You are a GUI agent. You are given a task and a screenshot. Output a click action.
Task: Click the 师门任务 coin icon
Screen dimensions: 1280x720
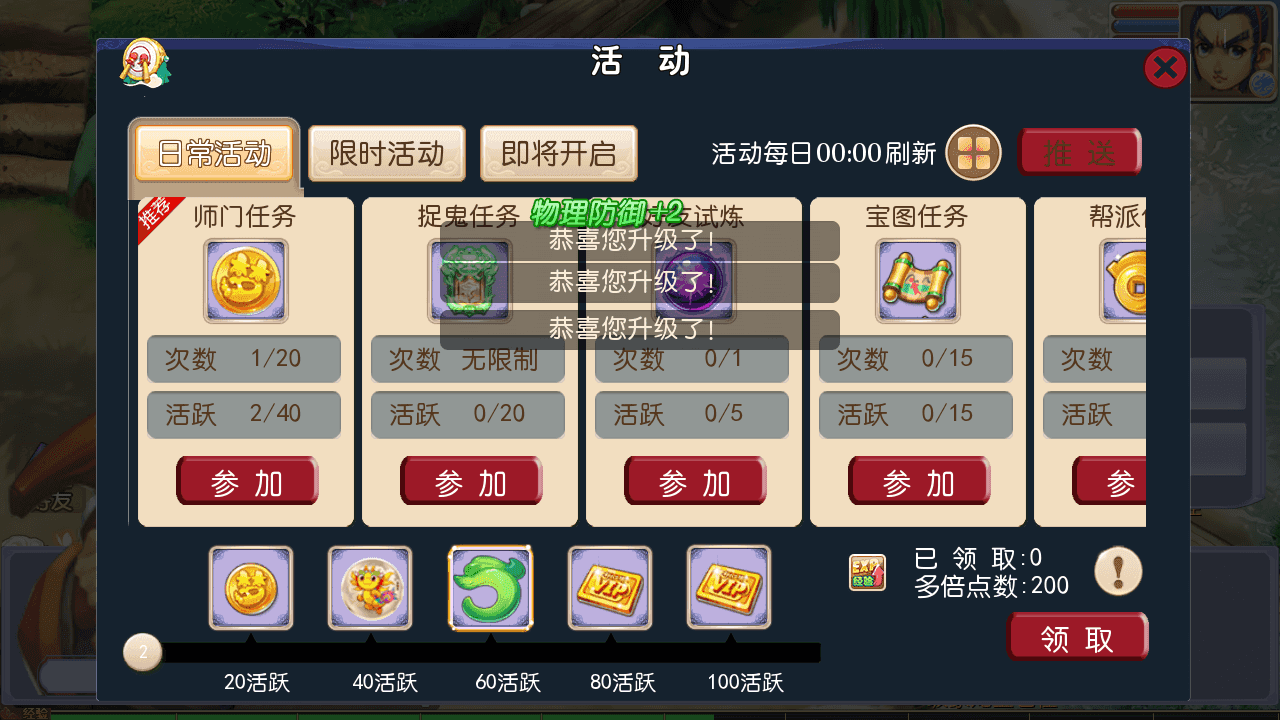245,280
